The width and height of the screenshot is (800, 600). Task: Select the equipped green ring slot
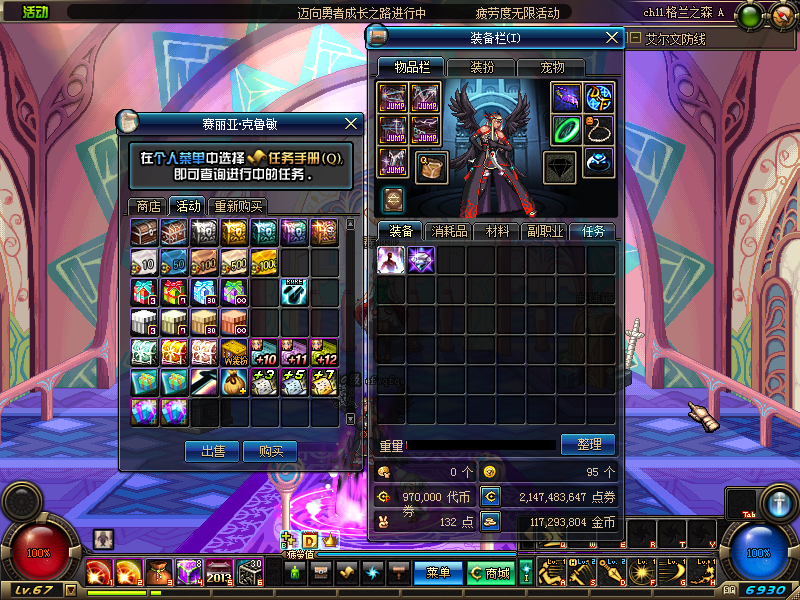(x=568, y=129)
